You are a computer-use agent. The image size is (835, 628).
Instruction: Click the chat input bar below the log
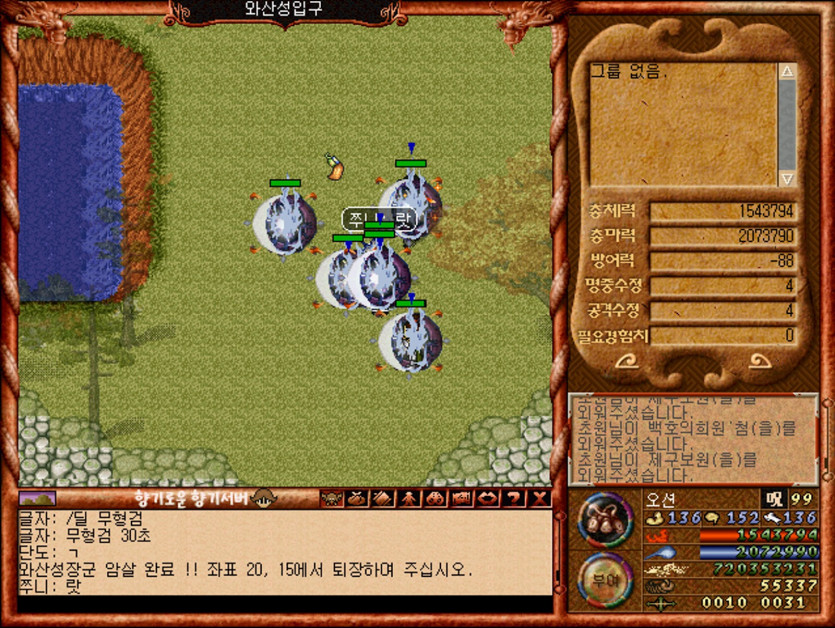coord(285,605)
